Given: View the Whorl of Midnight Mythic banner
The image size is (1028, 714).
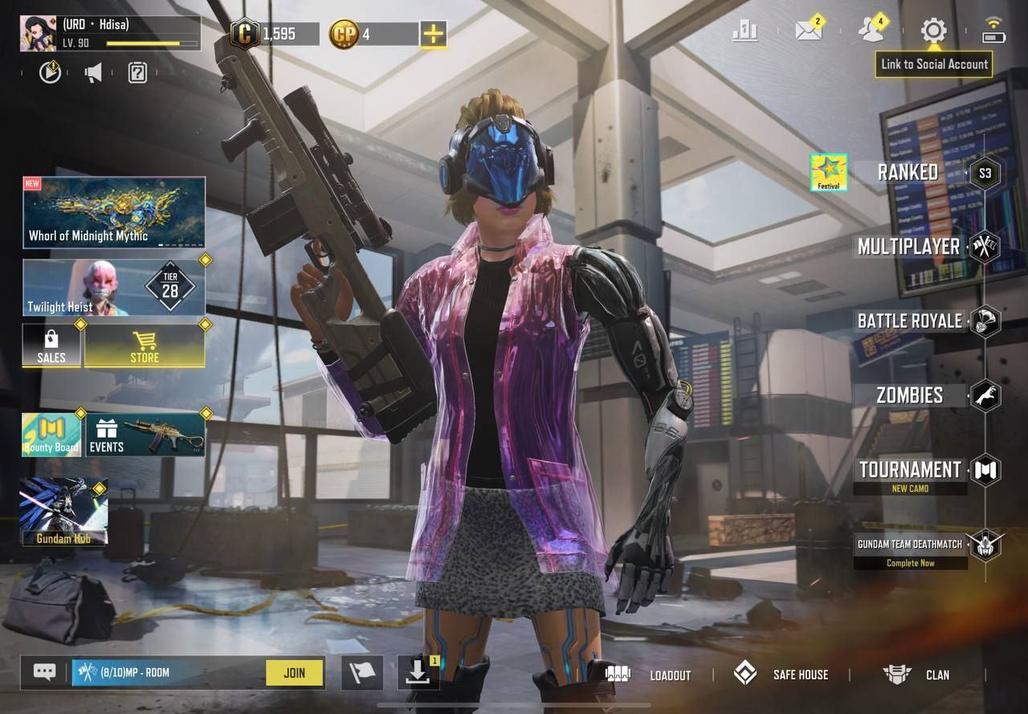Looking at the screenshot, I should 114,212.
